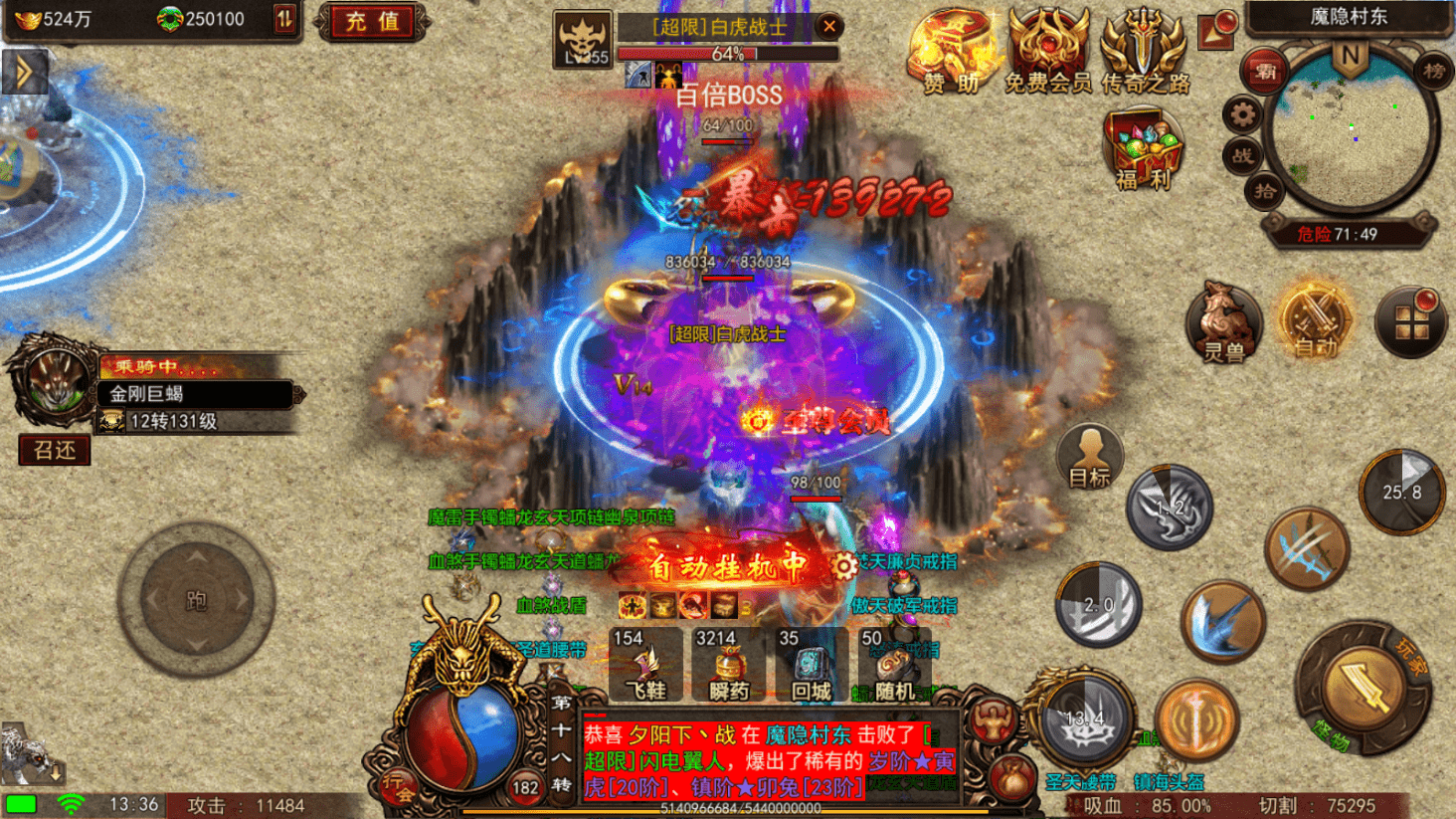Recall the mount with 召还

coord(55,451)
